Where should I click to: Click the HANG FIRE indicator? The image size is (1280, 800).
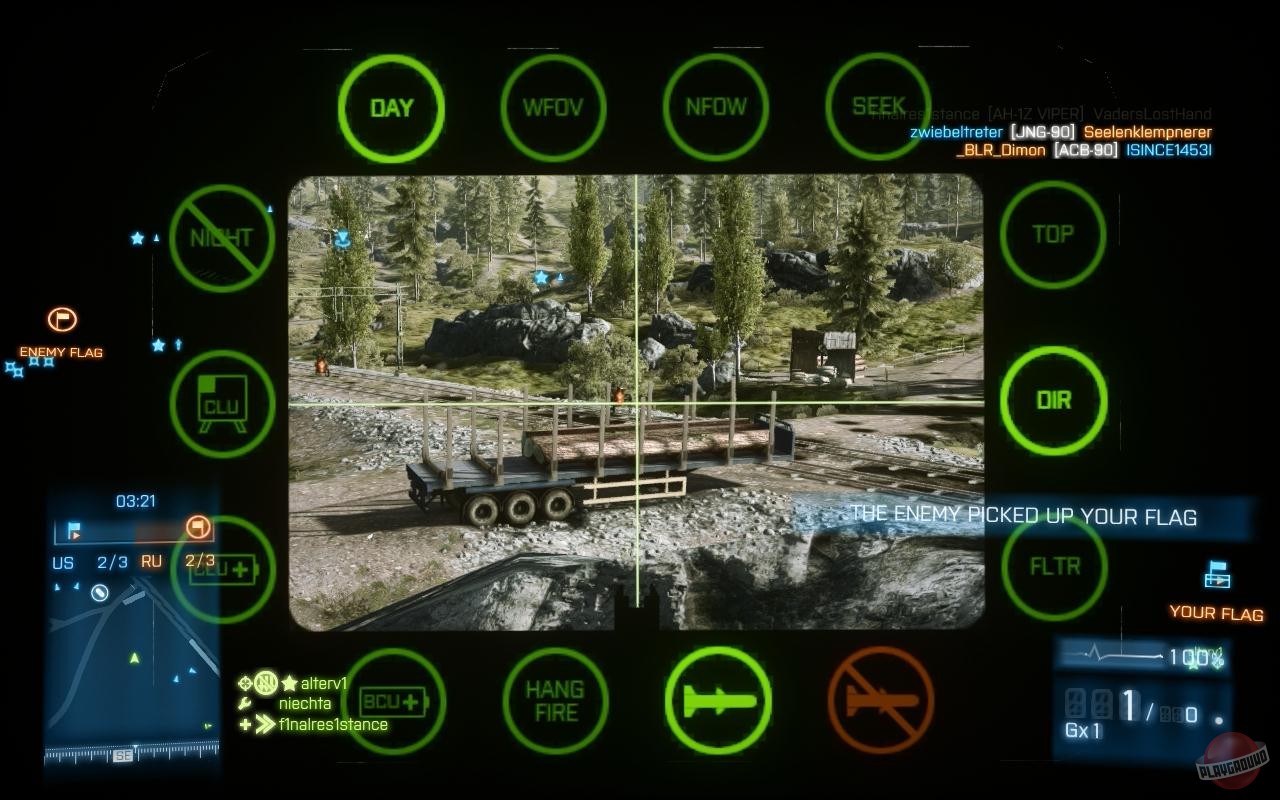[x=555, y=702]
